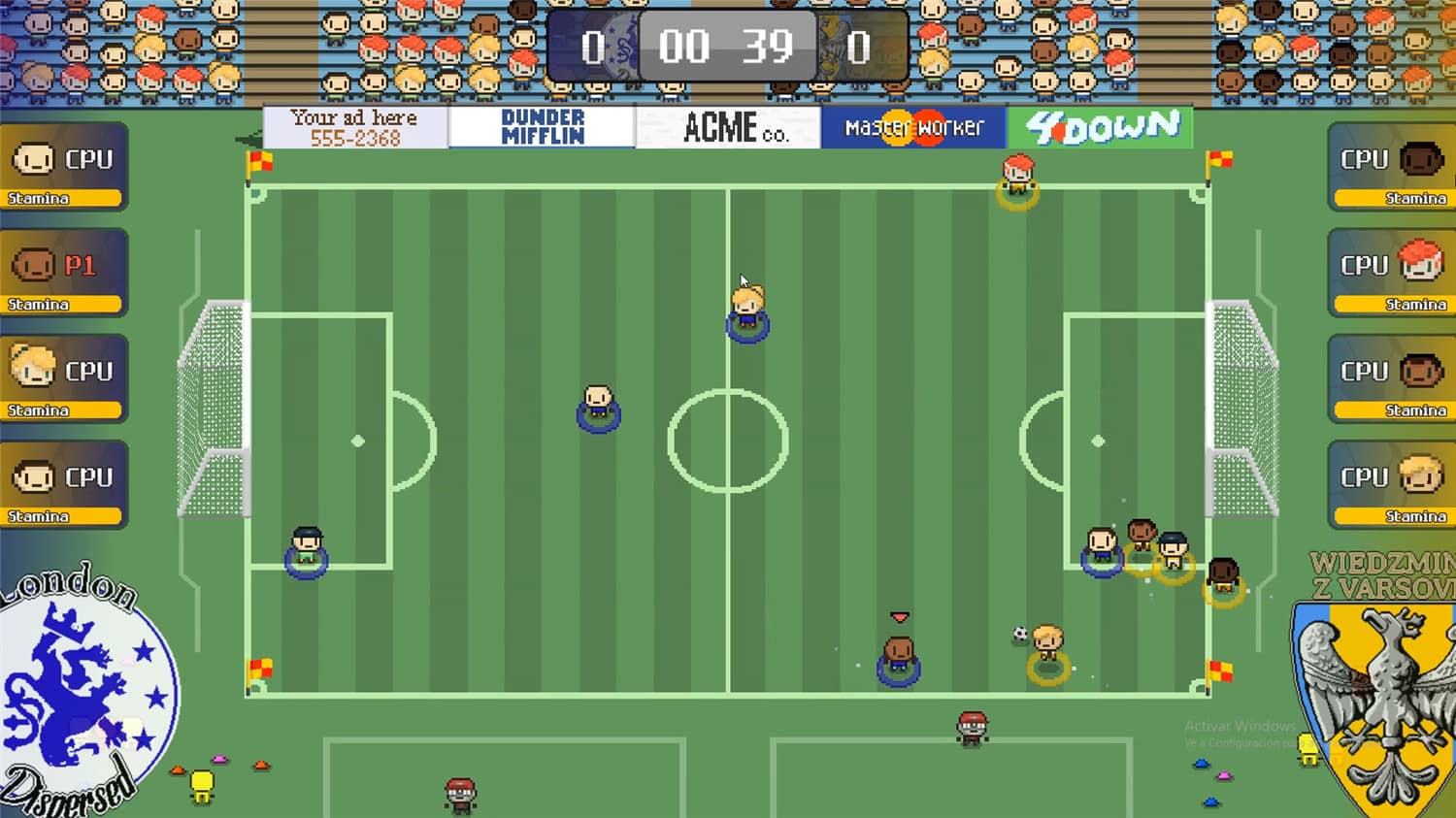The image size is (1456, 818).
Task: Open the ACME co. banner ad
Action: tap(728, 127)
